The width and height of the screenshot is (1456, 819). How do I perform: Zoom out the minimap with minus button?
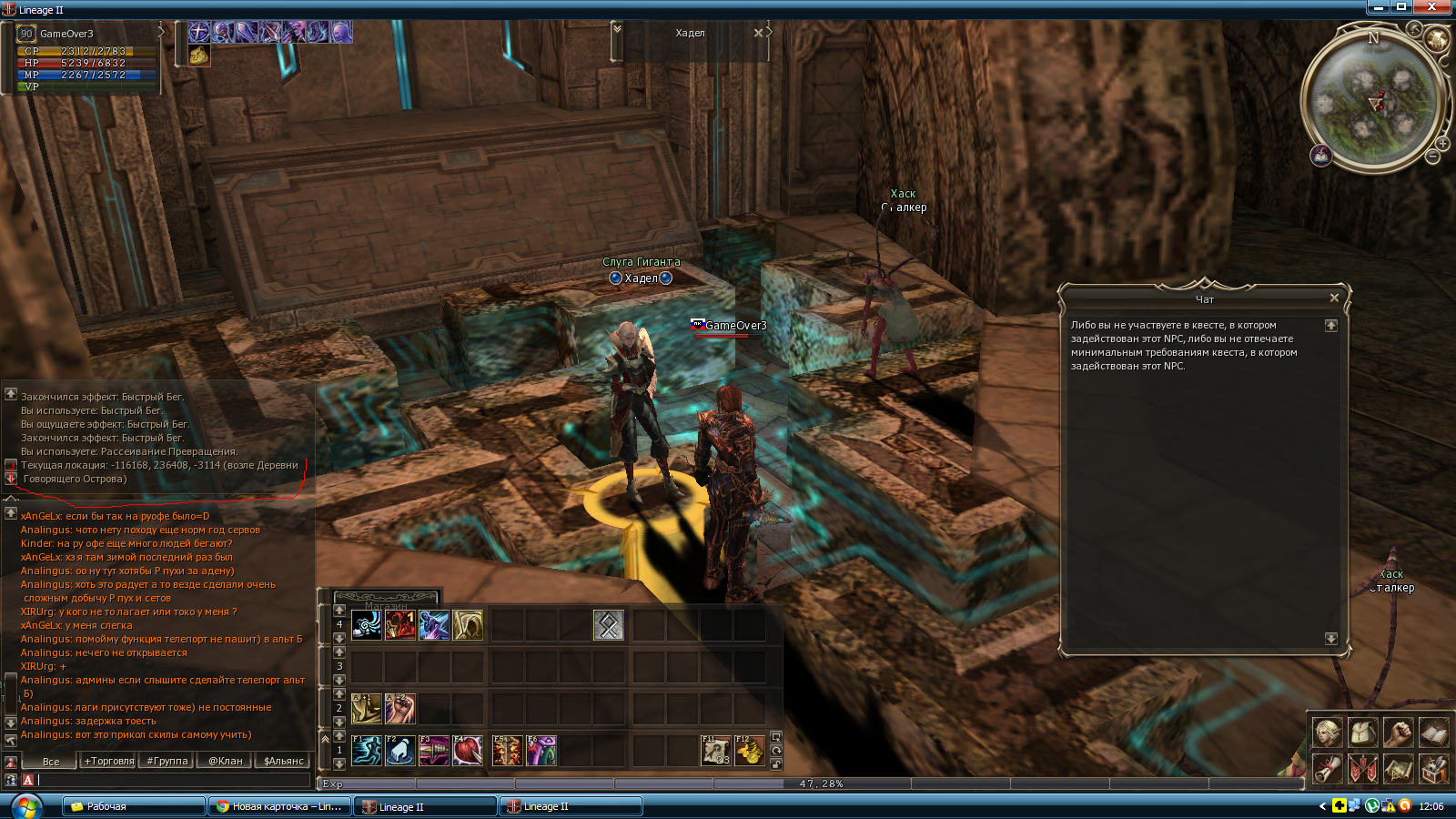click(1432, 157)
